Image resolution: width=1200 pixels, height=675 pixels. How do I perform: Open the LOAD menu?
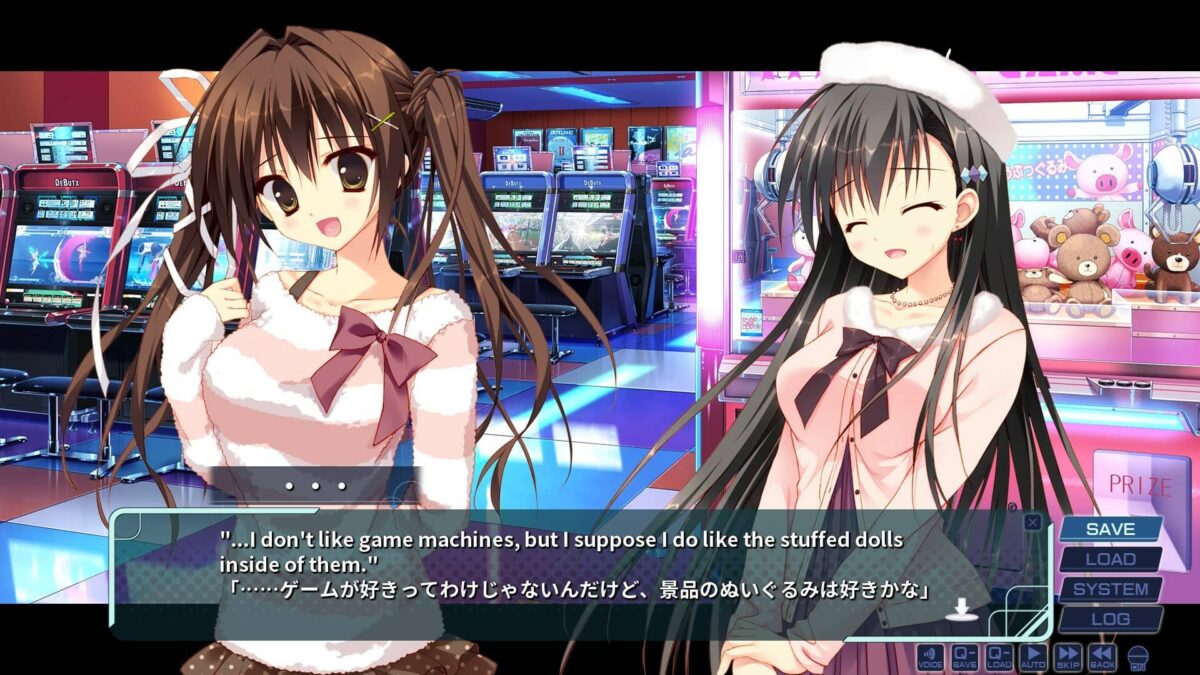tap(1110, 559)
